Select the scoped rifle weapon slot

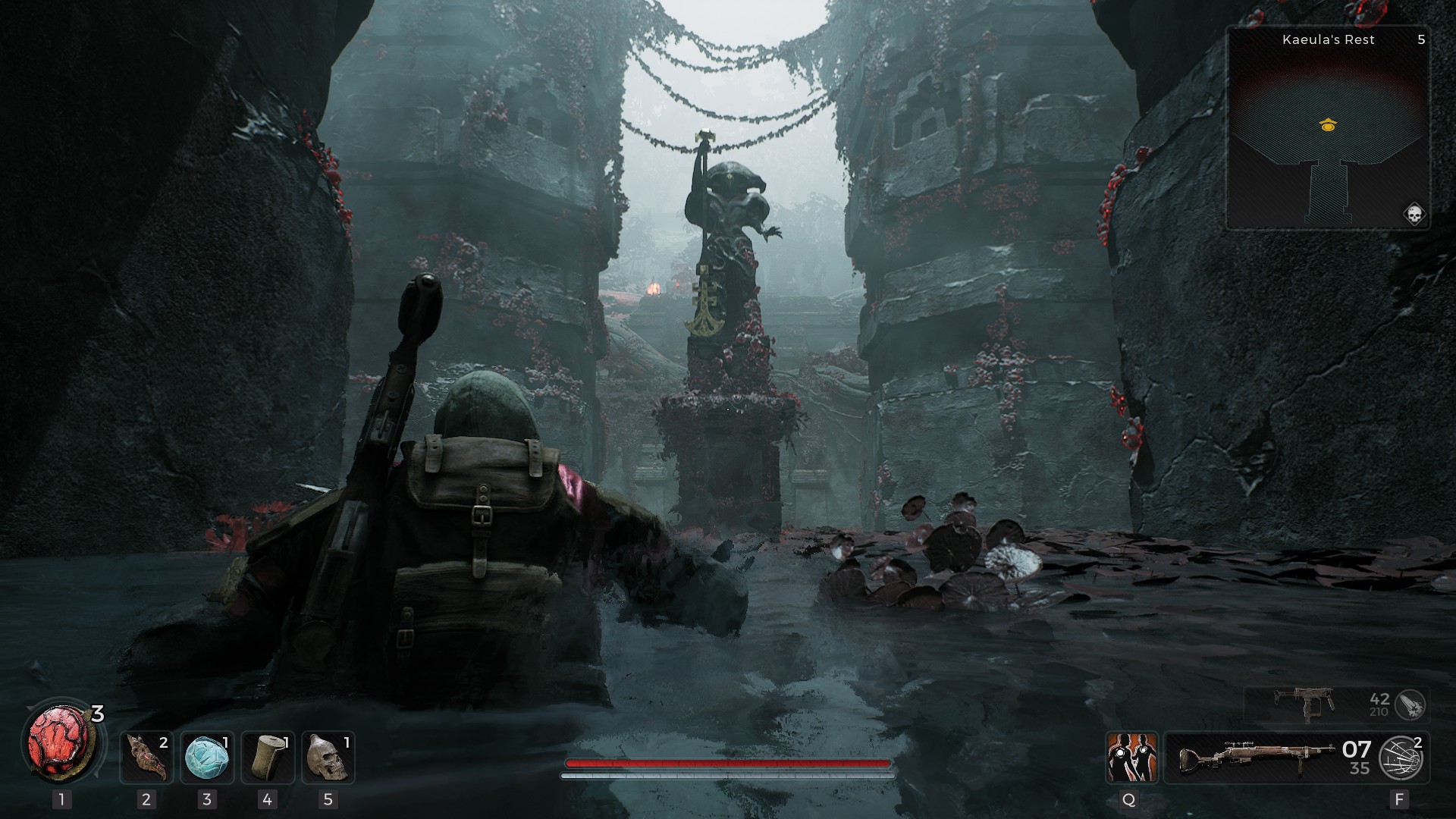pos(1255,757)
